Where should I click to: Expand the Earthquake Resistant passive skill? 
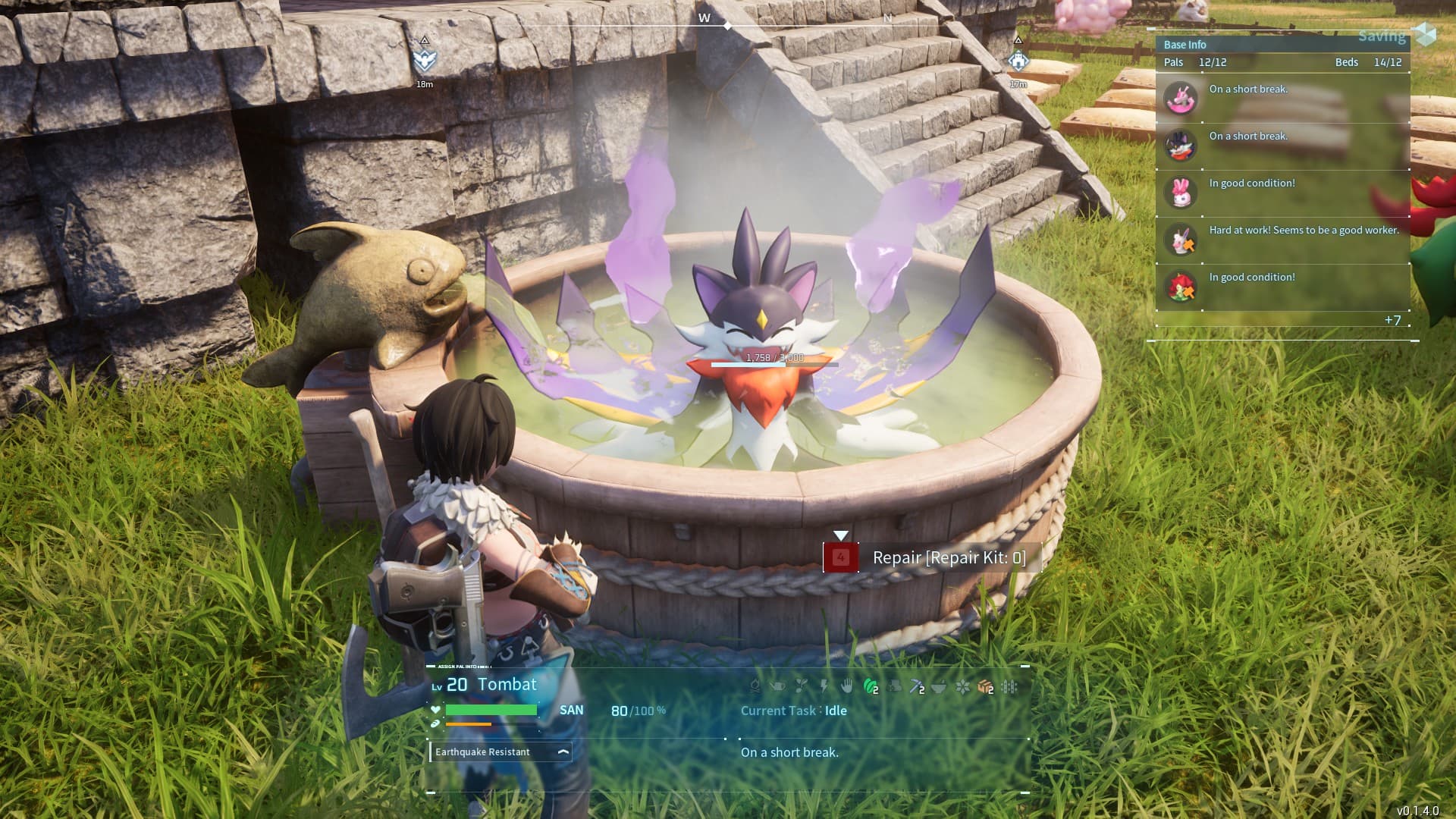[x=563, y=752]
